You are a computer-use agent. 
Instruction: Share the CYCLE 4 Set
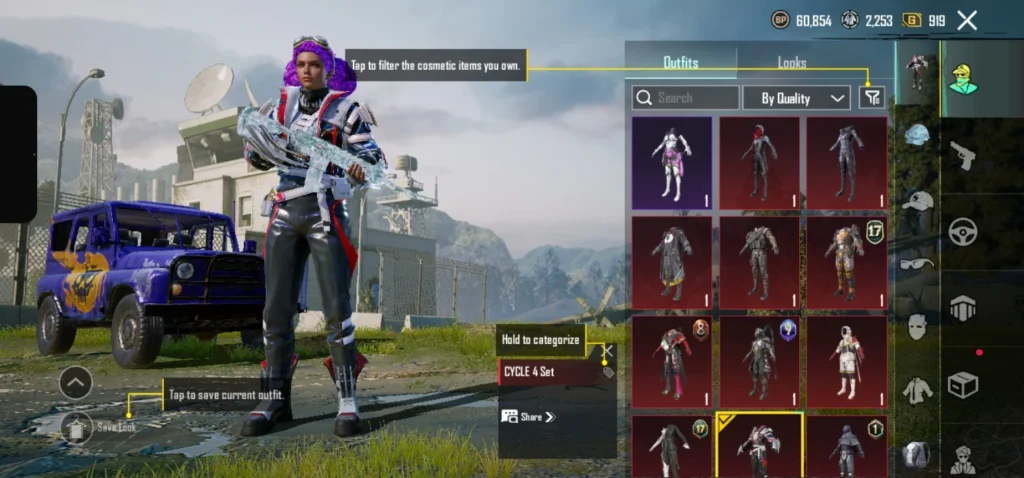[529, 417]
